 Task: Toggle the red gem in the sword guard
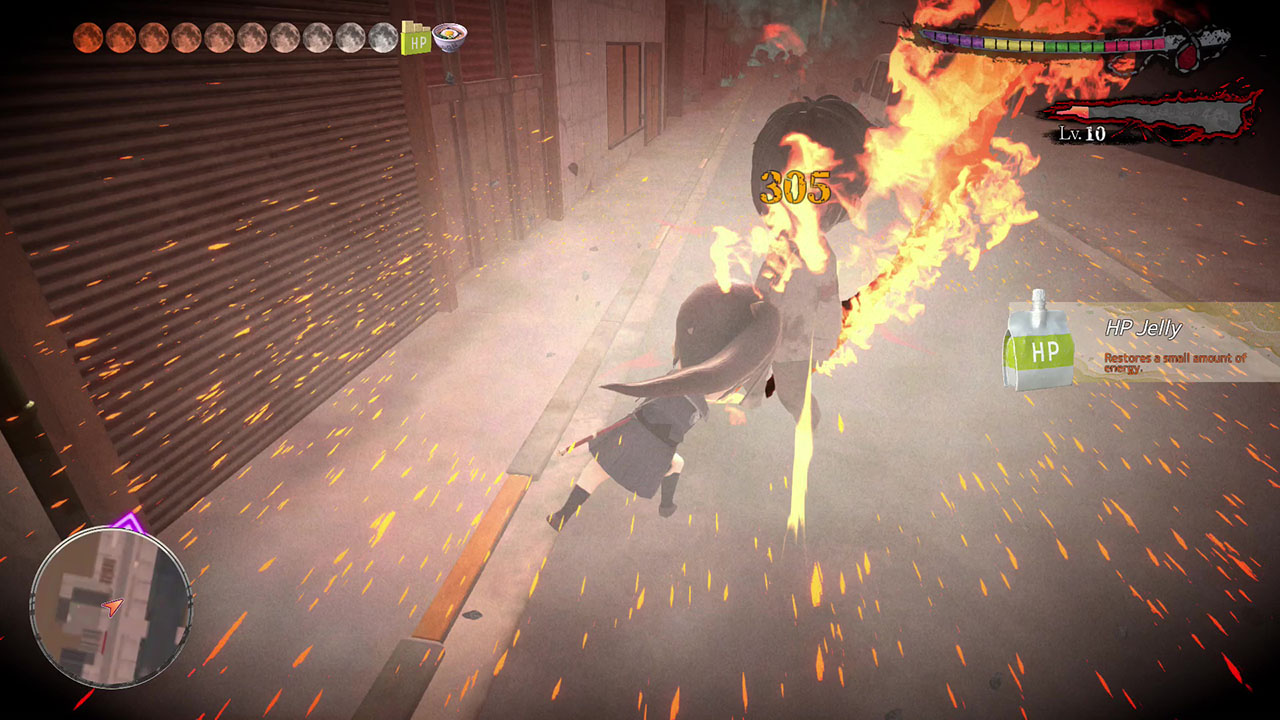1188,58
